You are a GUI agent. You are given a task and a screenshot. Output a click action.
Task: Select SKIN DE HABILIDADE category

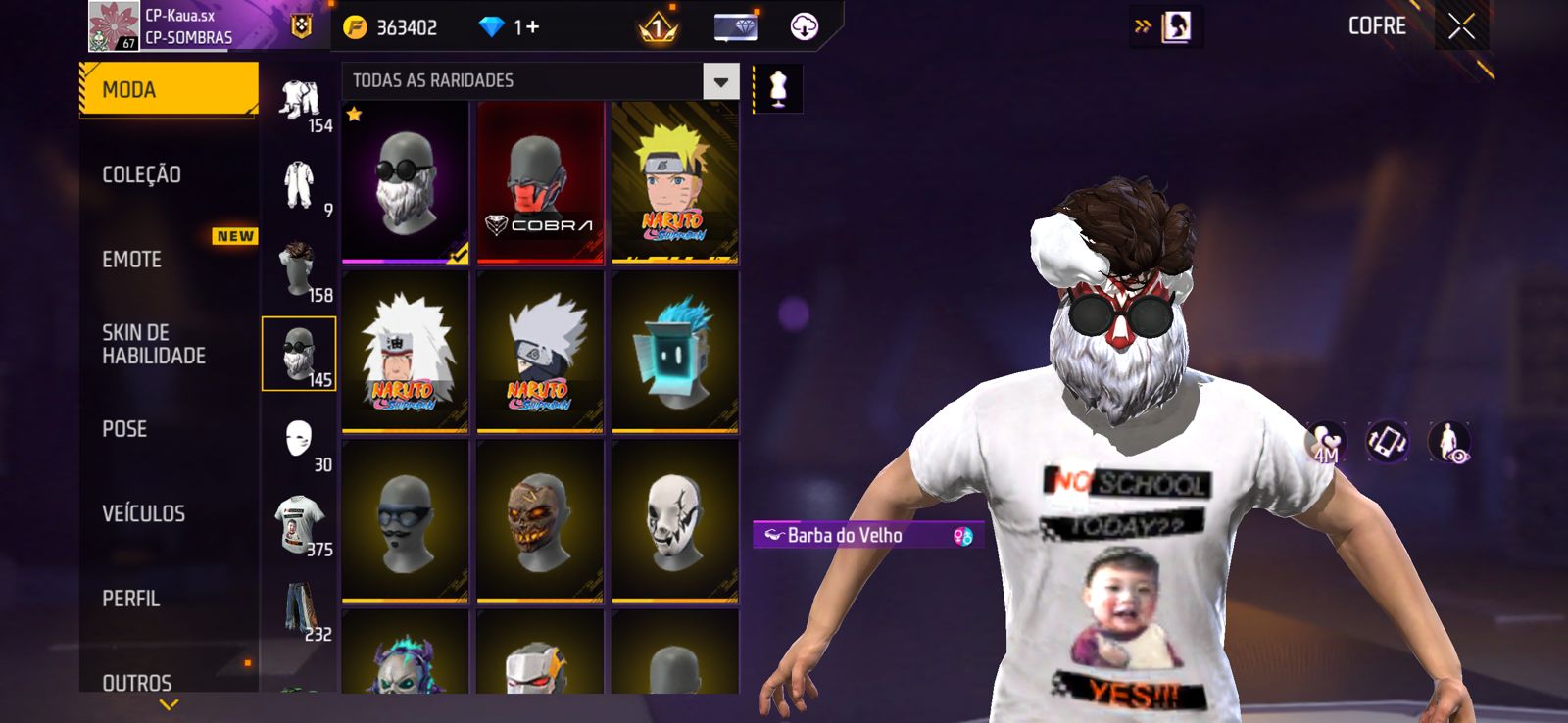pyautogui.click(x=154, y=344)
